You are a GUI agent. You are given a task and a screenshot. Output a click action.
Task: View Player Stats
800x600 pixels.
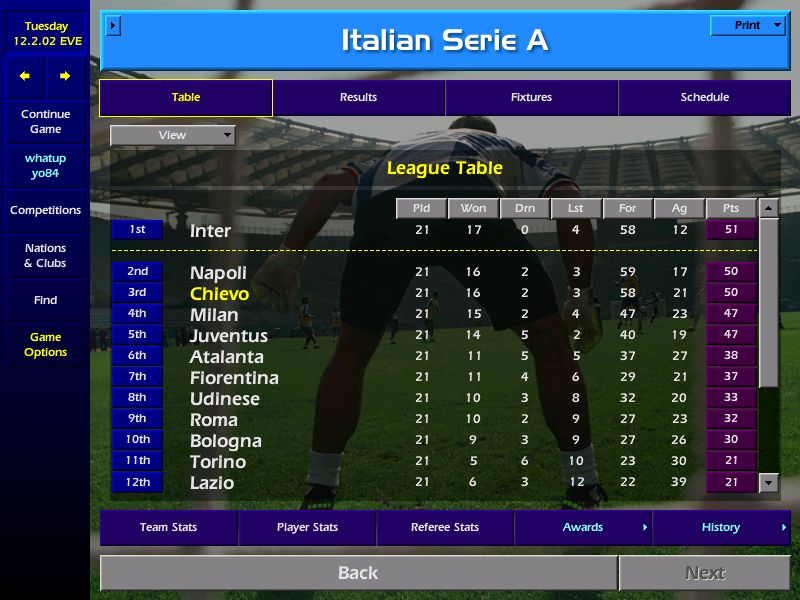click(307, 527)
